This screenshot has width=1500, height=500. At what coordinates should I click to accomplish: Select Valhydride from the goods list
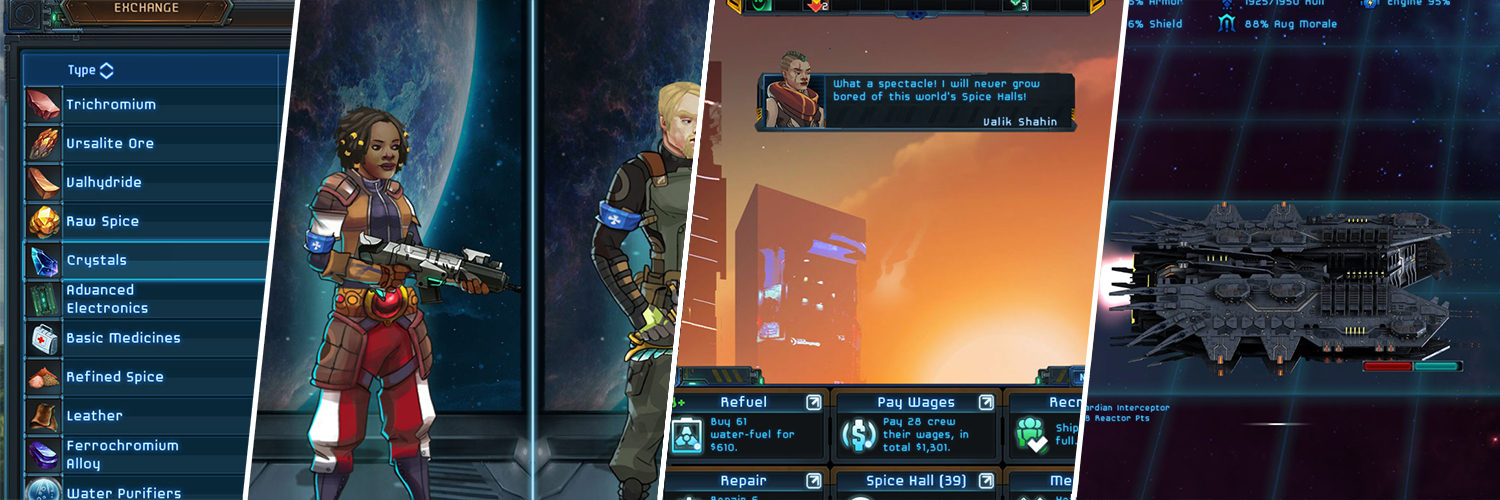coord(104,182)
